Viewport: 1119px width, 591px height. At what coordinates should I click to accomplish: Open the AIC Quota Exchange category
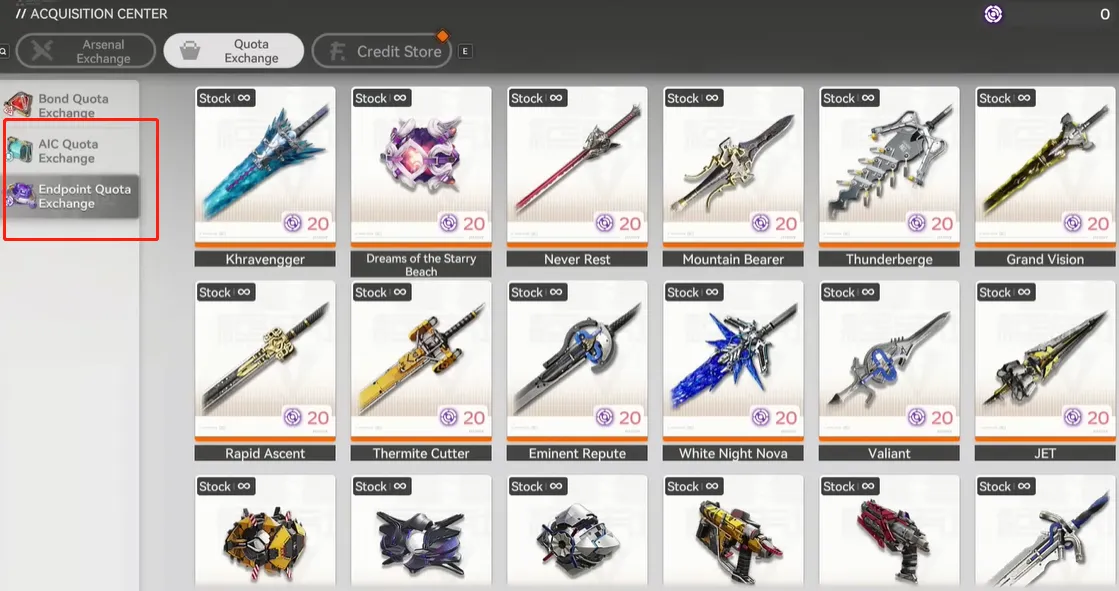pos(70,151)
